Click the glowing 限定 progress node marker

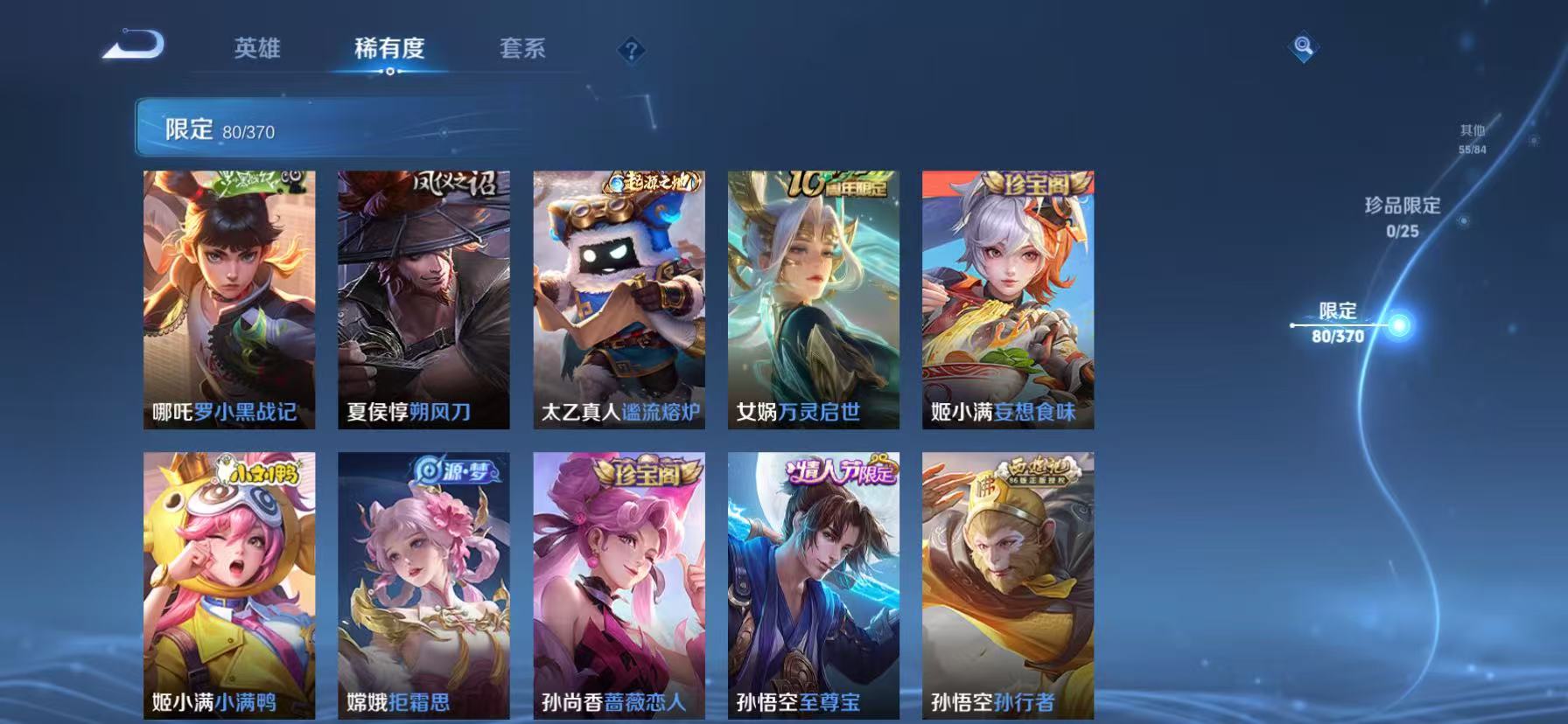1399,325
